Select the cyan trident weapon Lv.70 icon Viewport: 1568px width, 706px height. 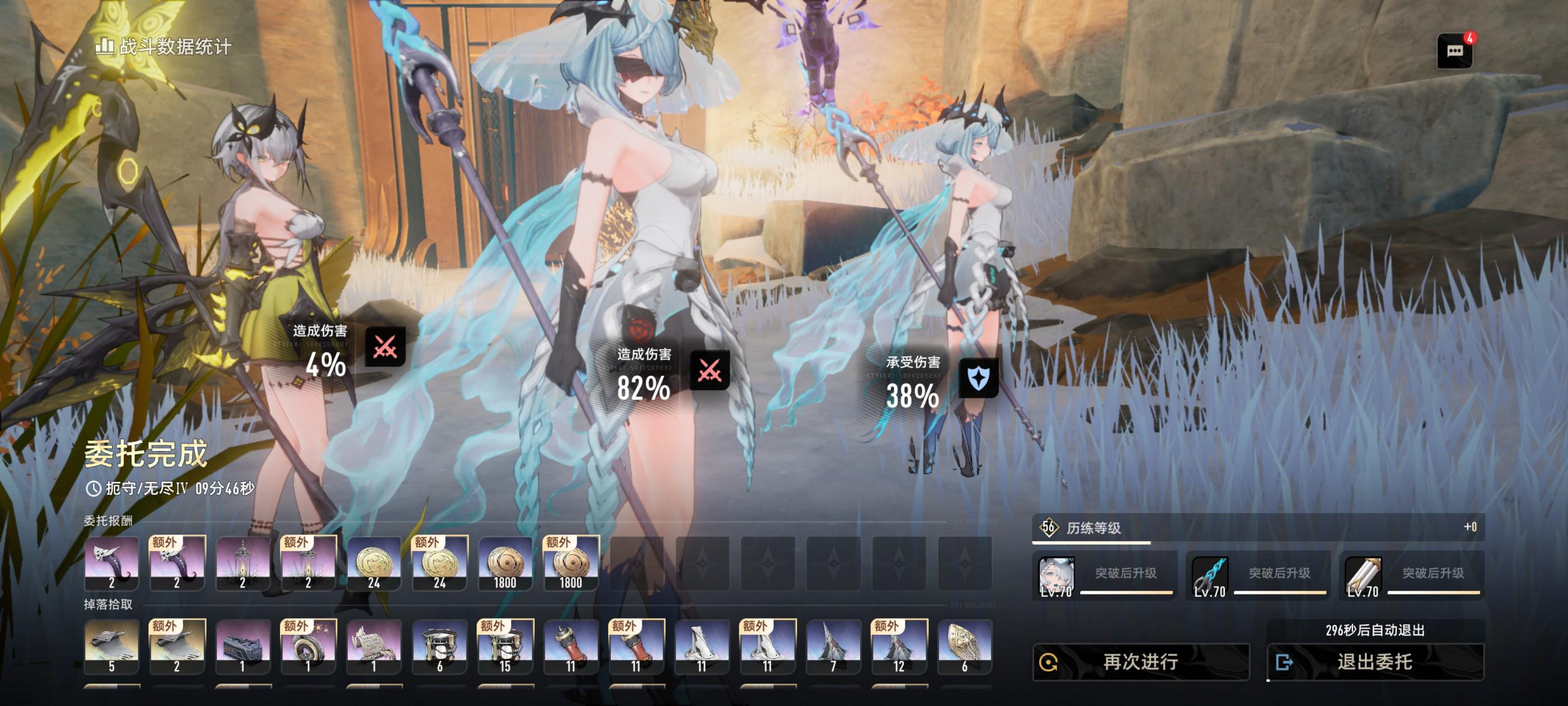coord(1210,575)
